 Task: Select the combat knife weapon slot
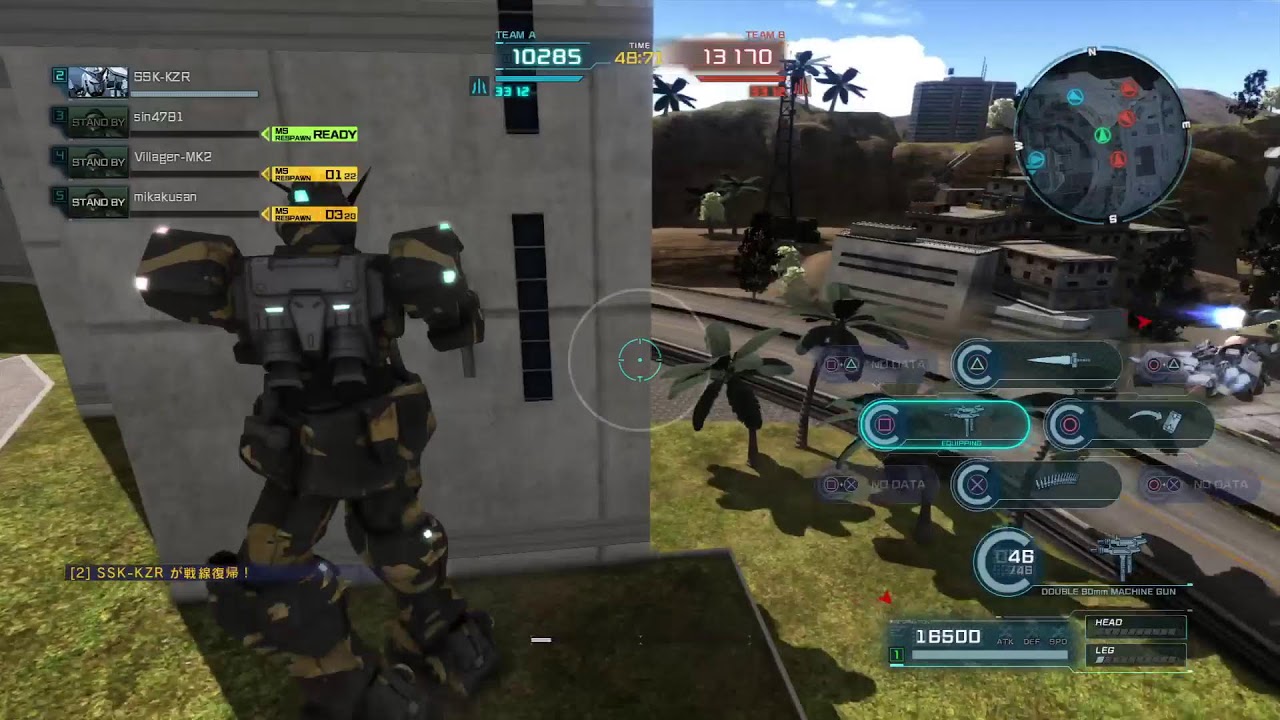1036,364
